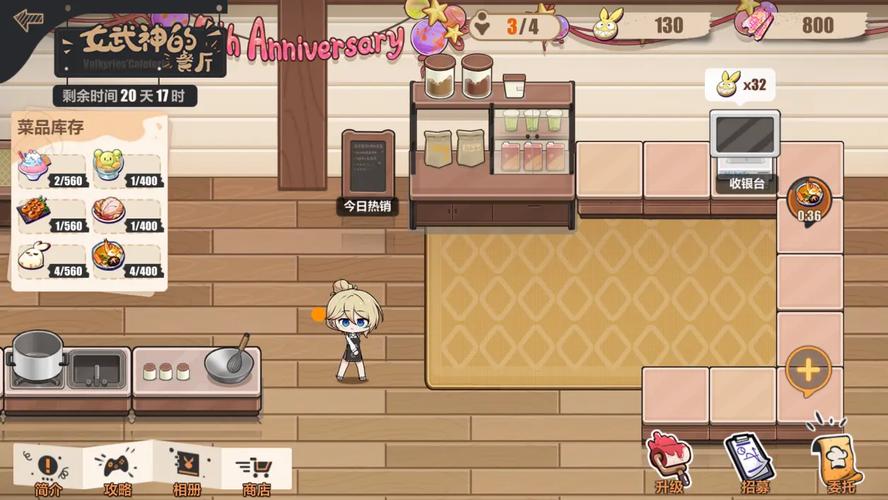Select the cooking dish timer icon
This screenshot has width=888, height=500.
(809, 198)
